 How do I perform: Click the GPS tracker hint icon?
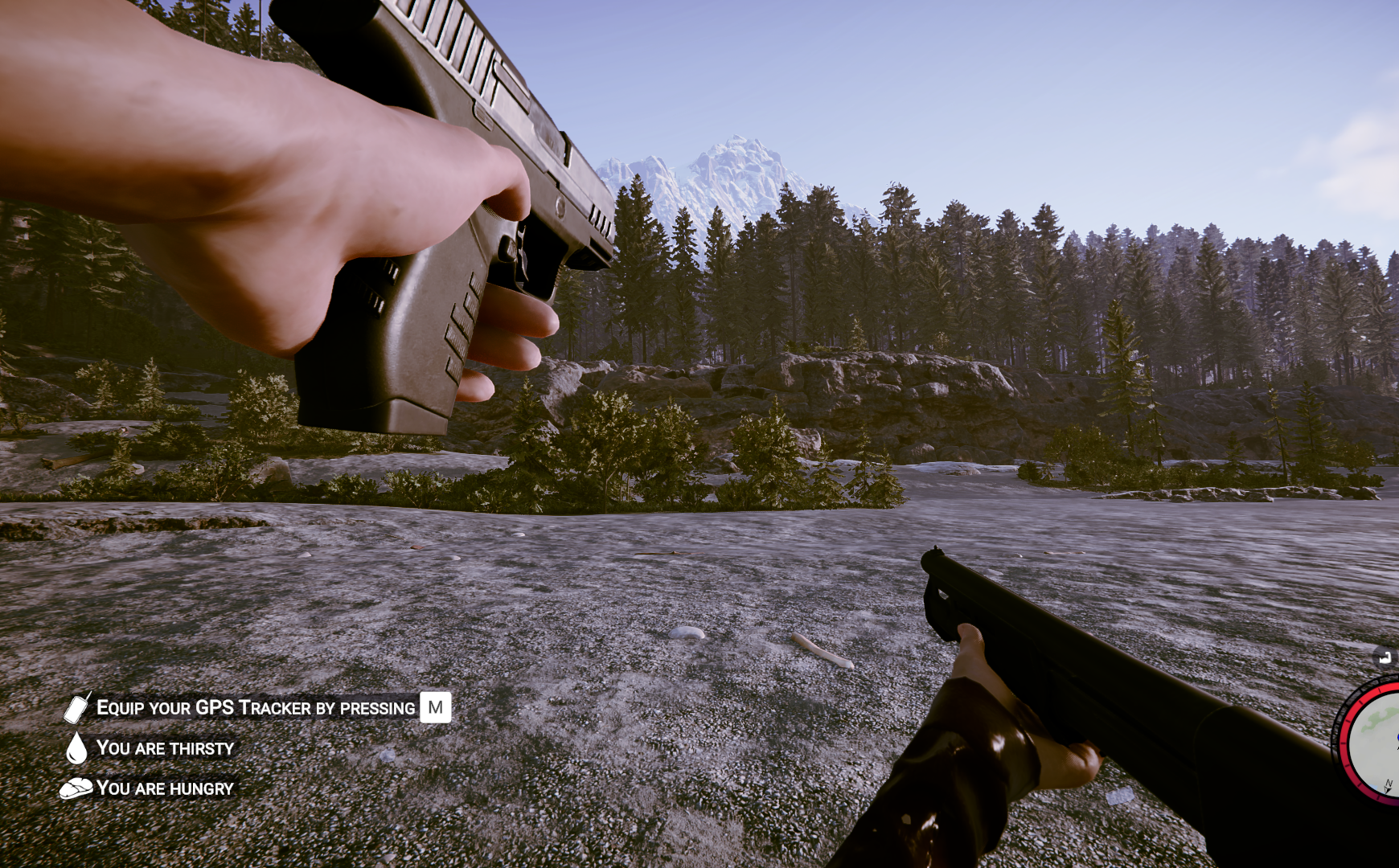(76, 707)
